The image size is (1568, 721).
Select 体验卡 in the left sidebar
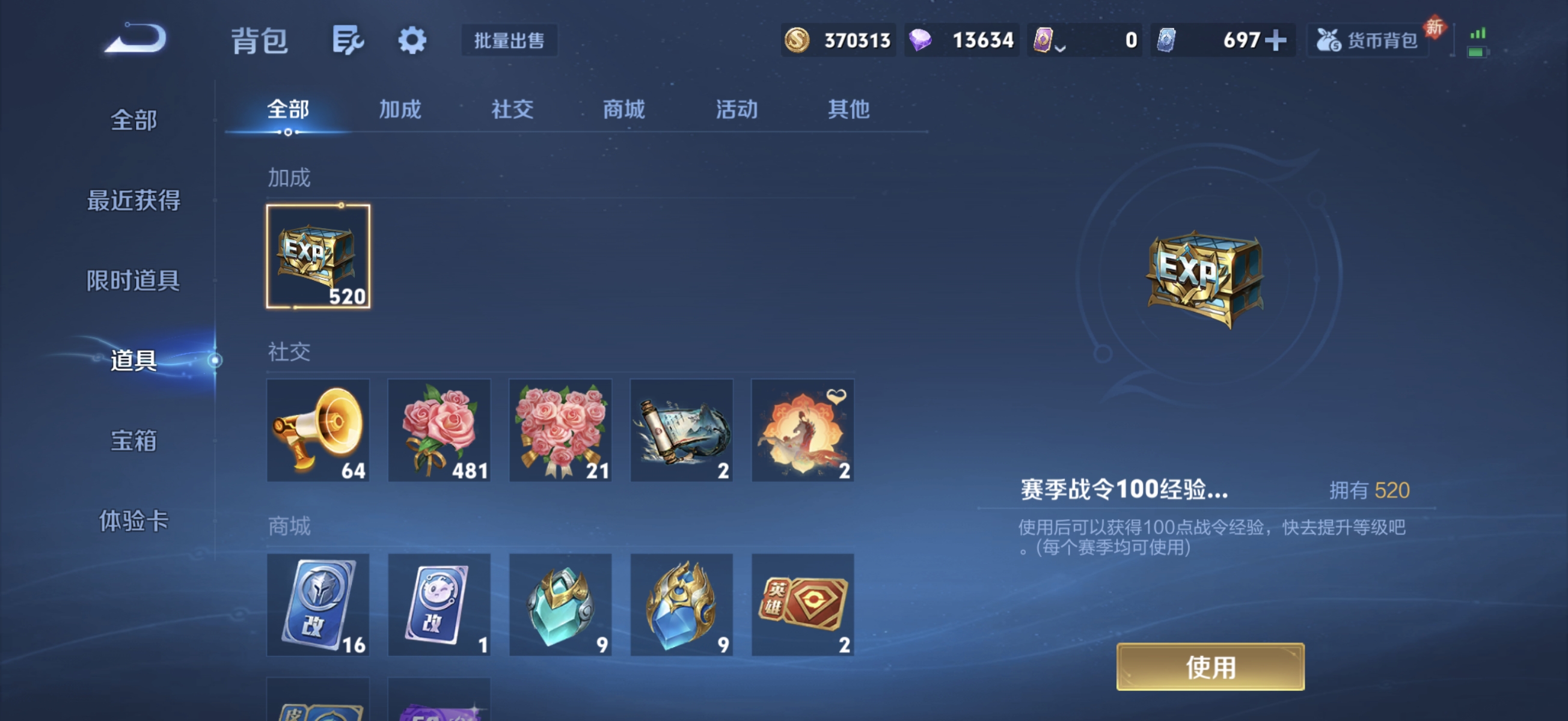[x=135, y=521]
